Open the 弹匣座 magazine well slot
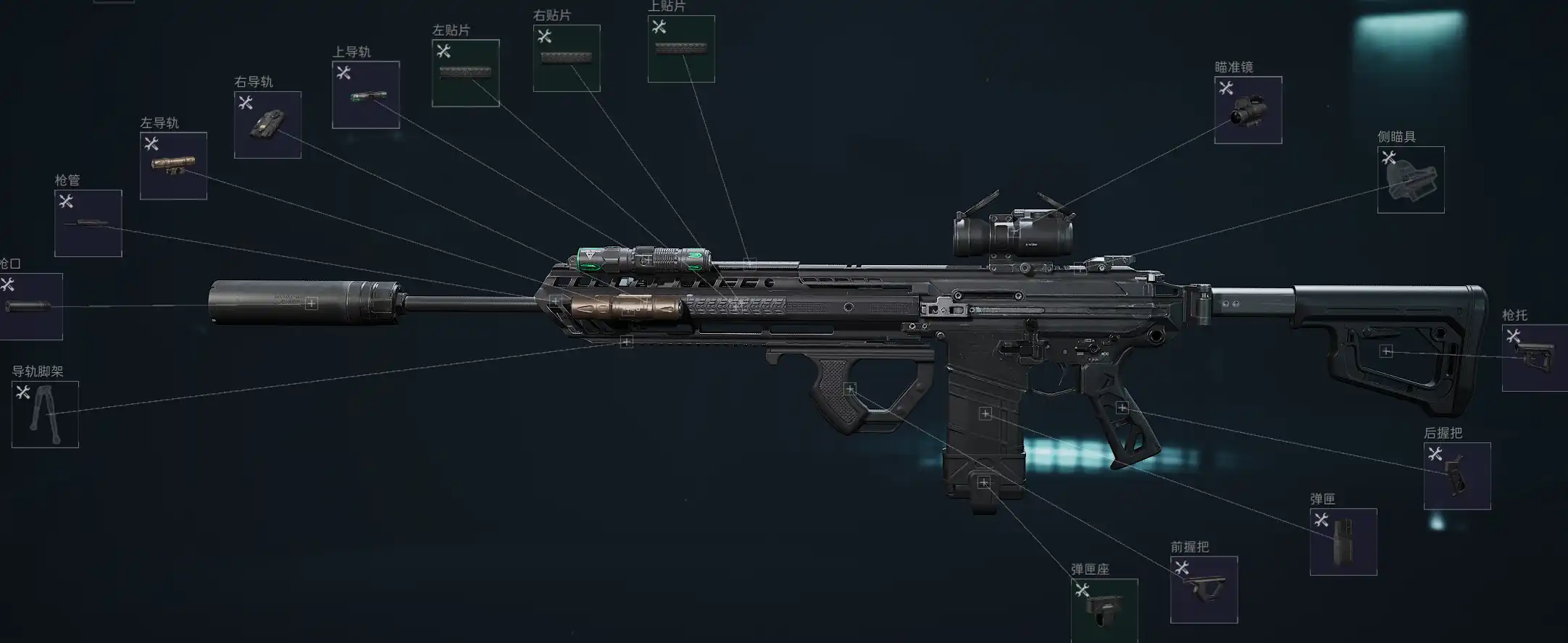1568x643 pixels. [1104, 610]
